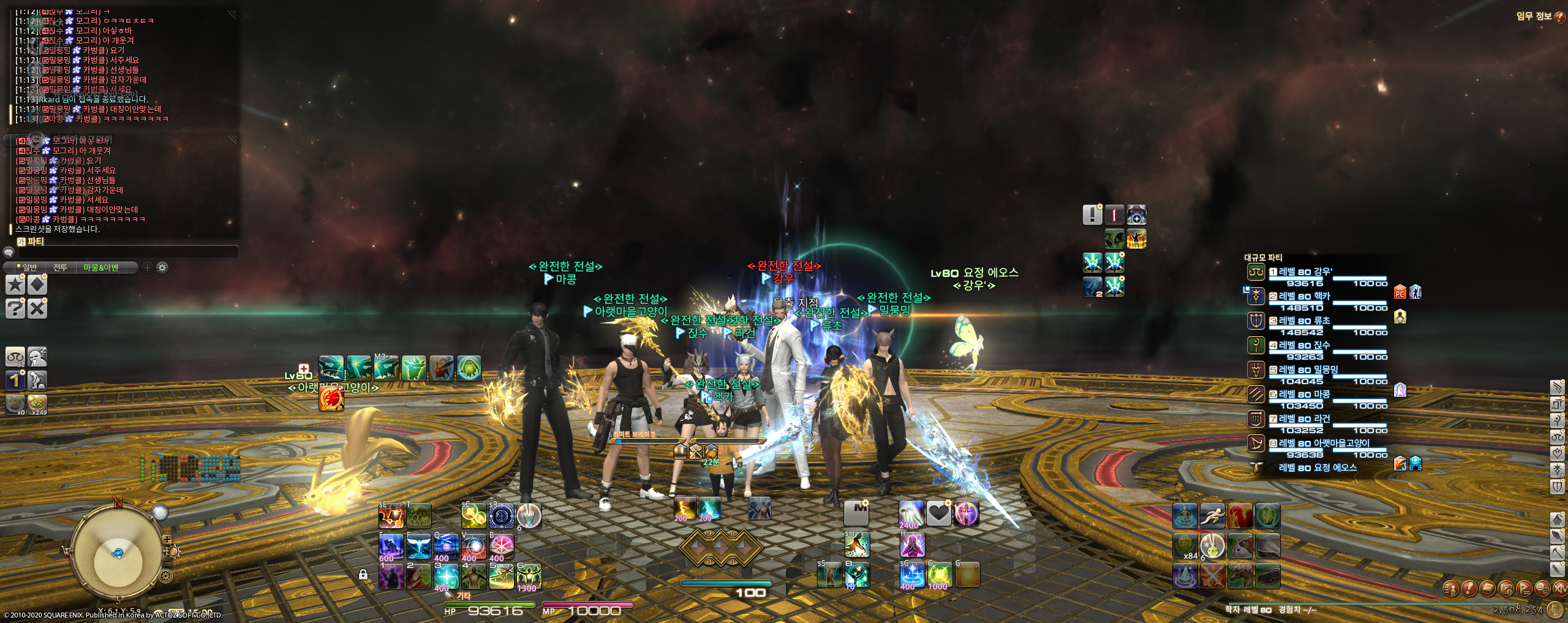Select the star macro button

pos(15,285)
